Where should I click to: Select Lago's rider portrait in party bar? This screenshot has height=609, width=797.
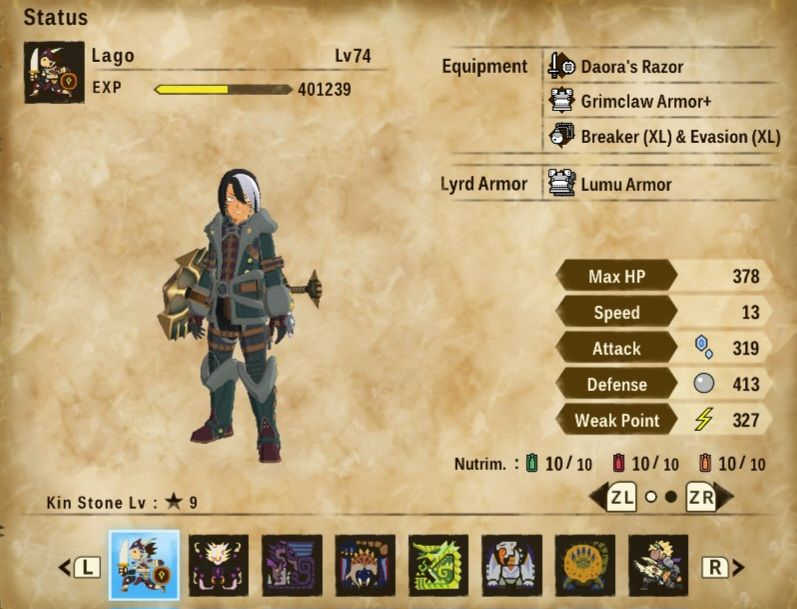pyautogui.click(x=144, y=565)
